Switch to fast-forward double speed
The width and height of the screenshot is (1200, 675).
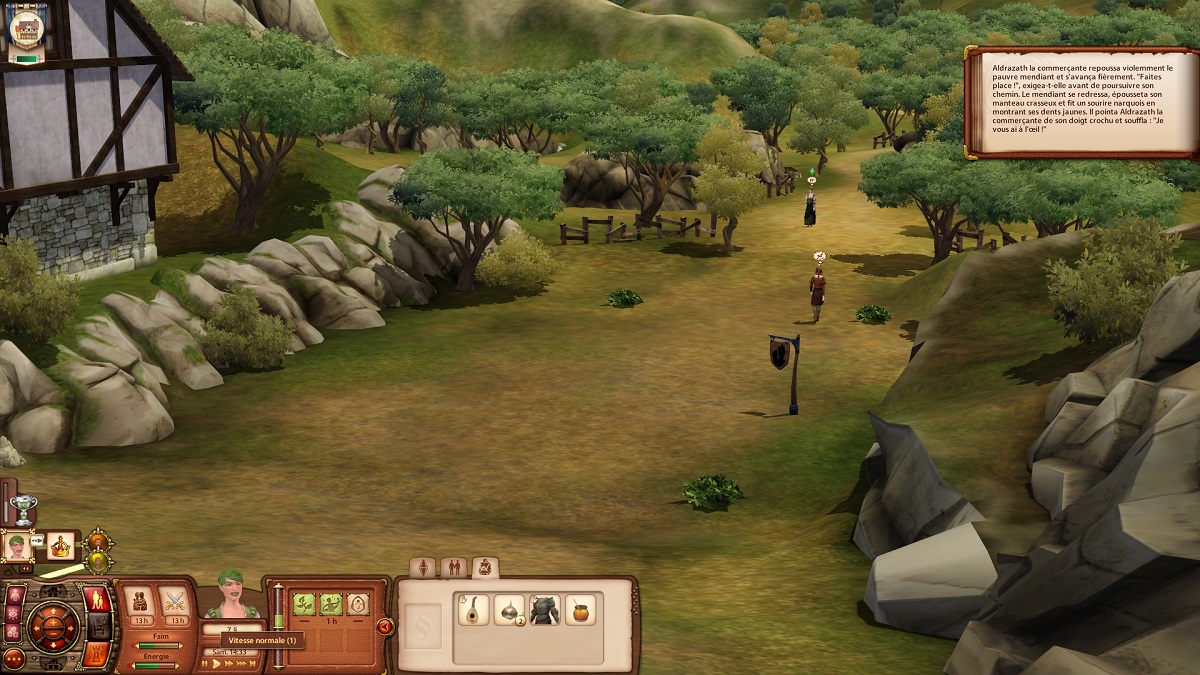pyautogui.click(x=230, y=663)
